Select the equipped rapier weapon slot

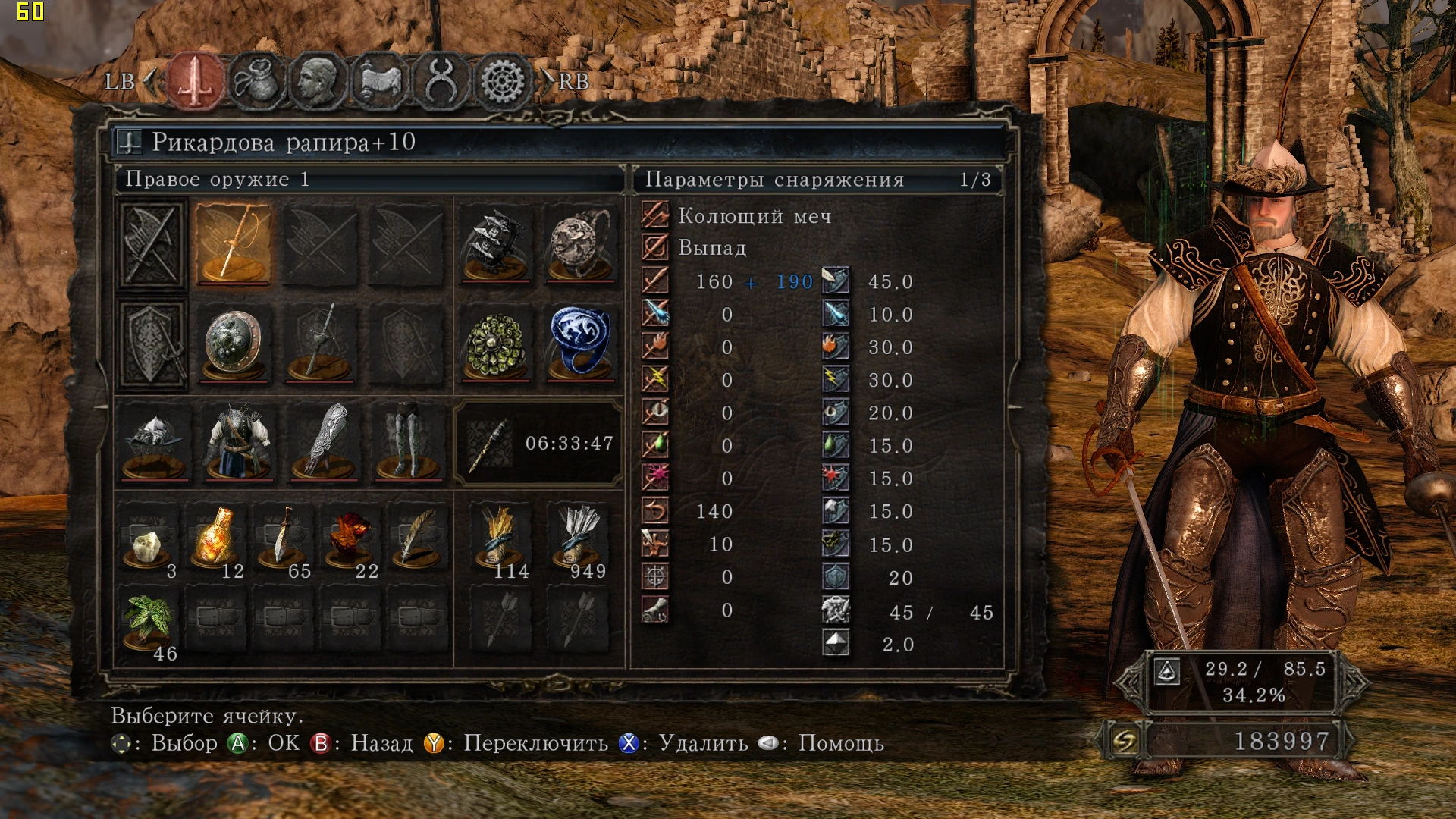pyautogui.click(x=234, y=244)
